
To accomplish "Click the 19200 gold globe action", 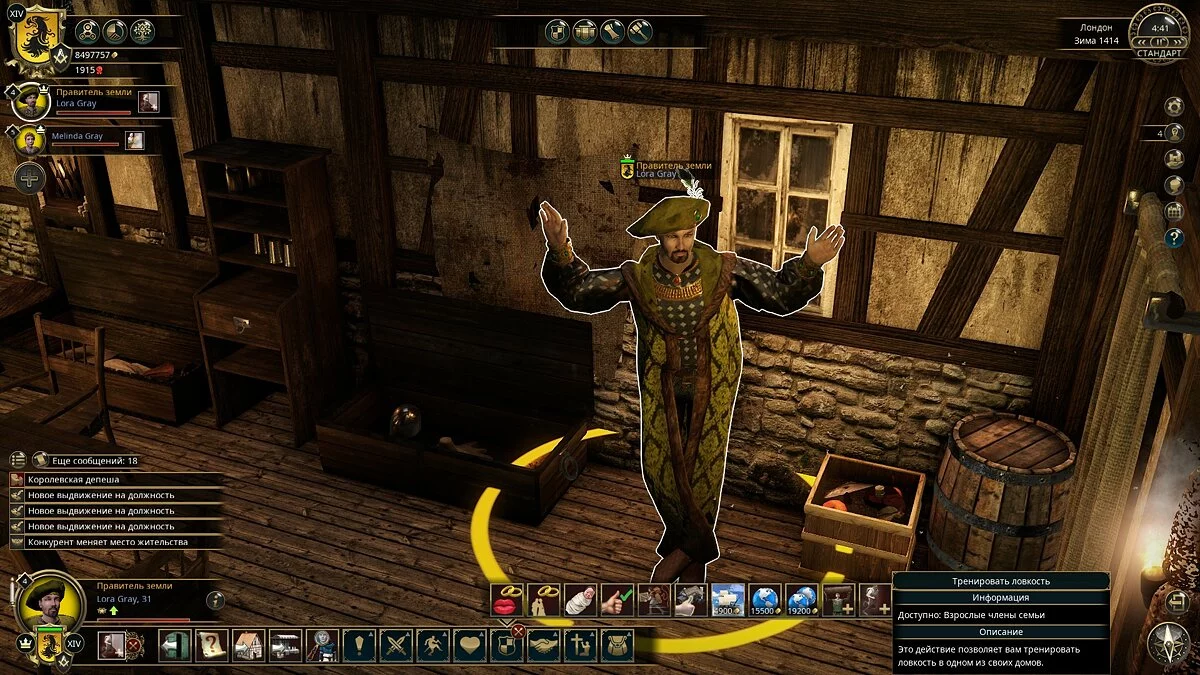I will click(800, 599).
